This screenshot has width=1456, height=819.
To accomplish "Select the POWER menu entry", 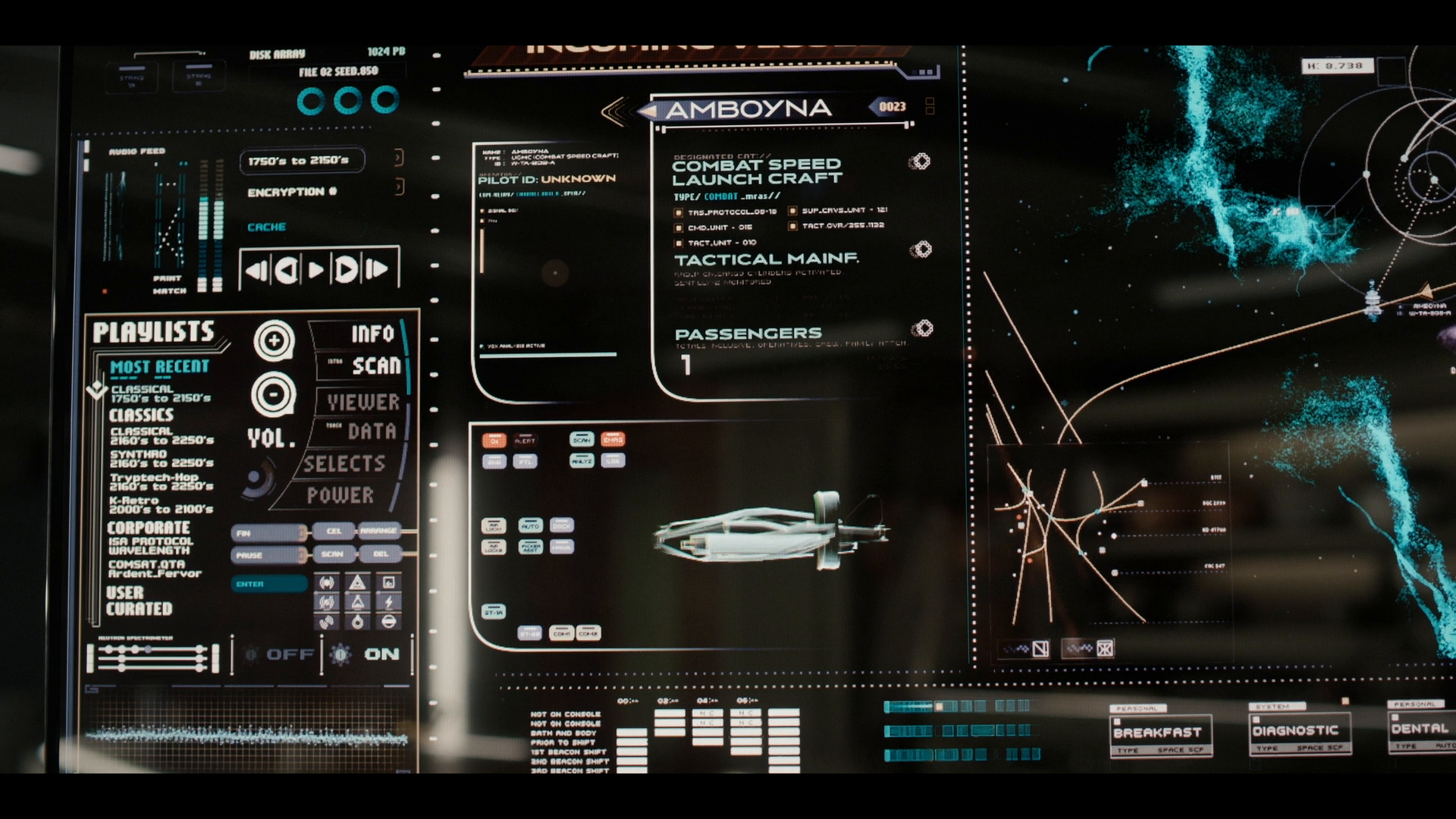I will pyautogui.click(x=340, y=495).
